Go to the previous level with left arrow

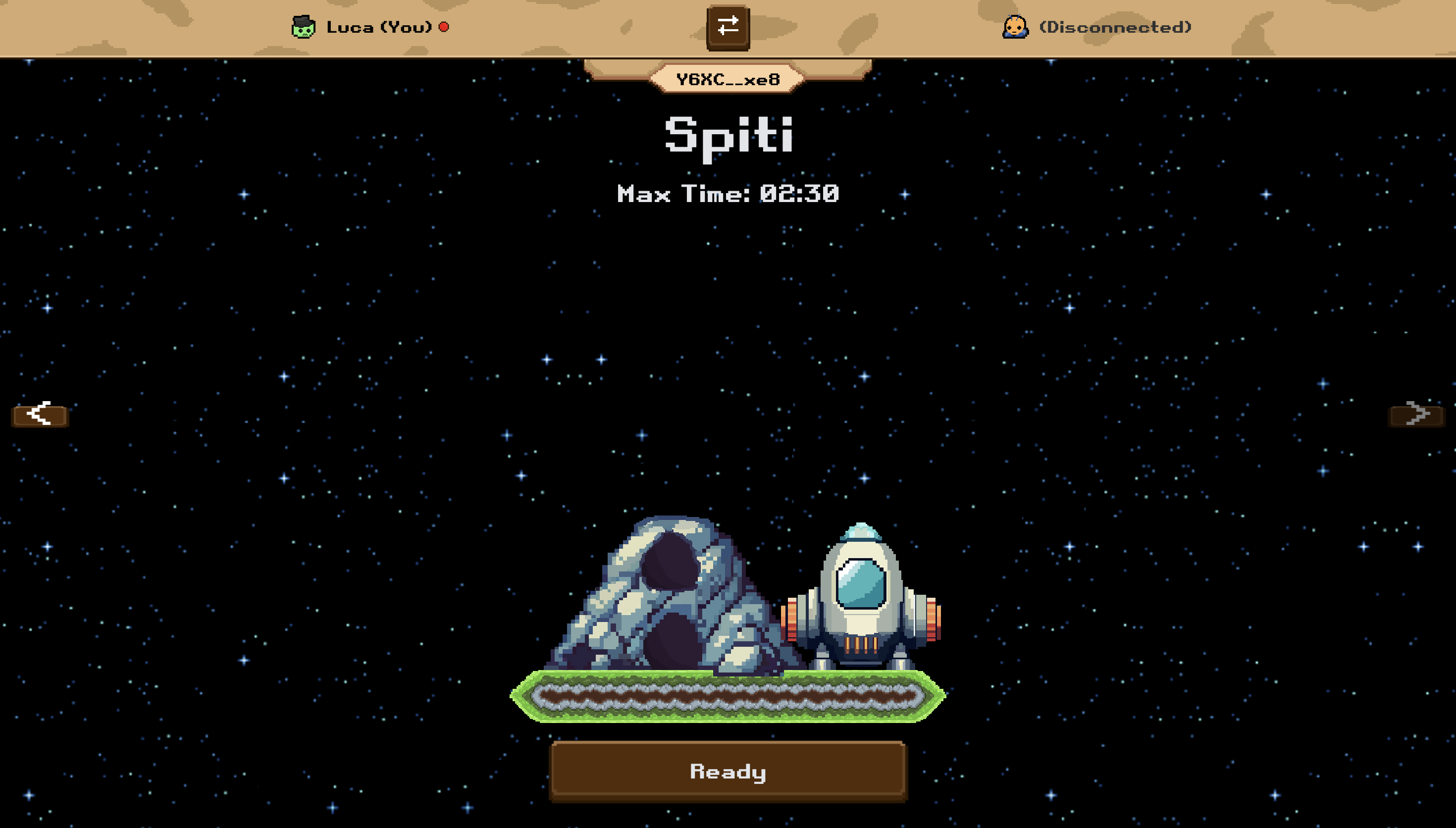coord(40,414)
